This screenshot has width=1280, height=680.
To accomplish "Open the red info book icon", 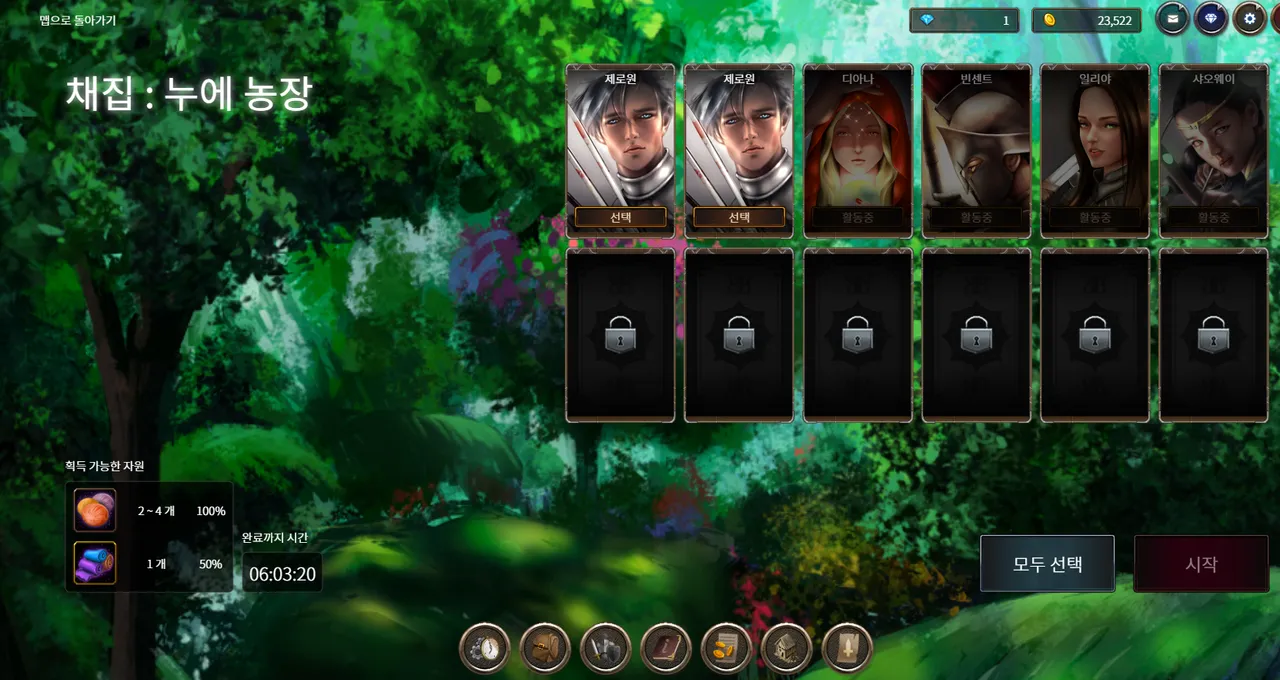I will pos(666,649).
